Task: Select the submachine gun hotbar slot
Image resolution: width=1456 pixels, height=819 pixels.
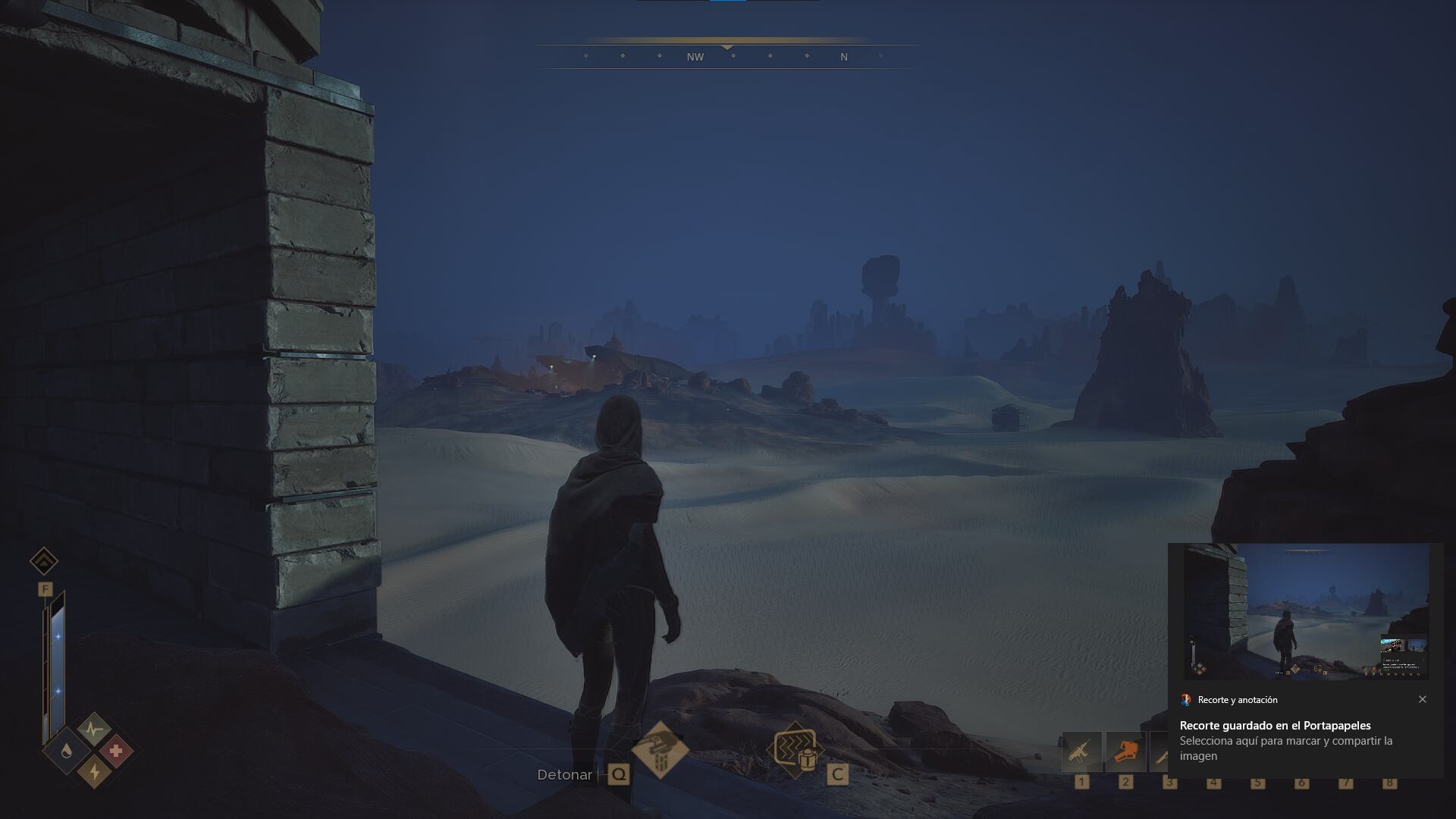Action: (1081, 752)
